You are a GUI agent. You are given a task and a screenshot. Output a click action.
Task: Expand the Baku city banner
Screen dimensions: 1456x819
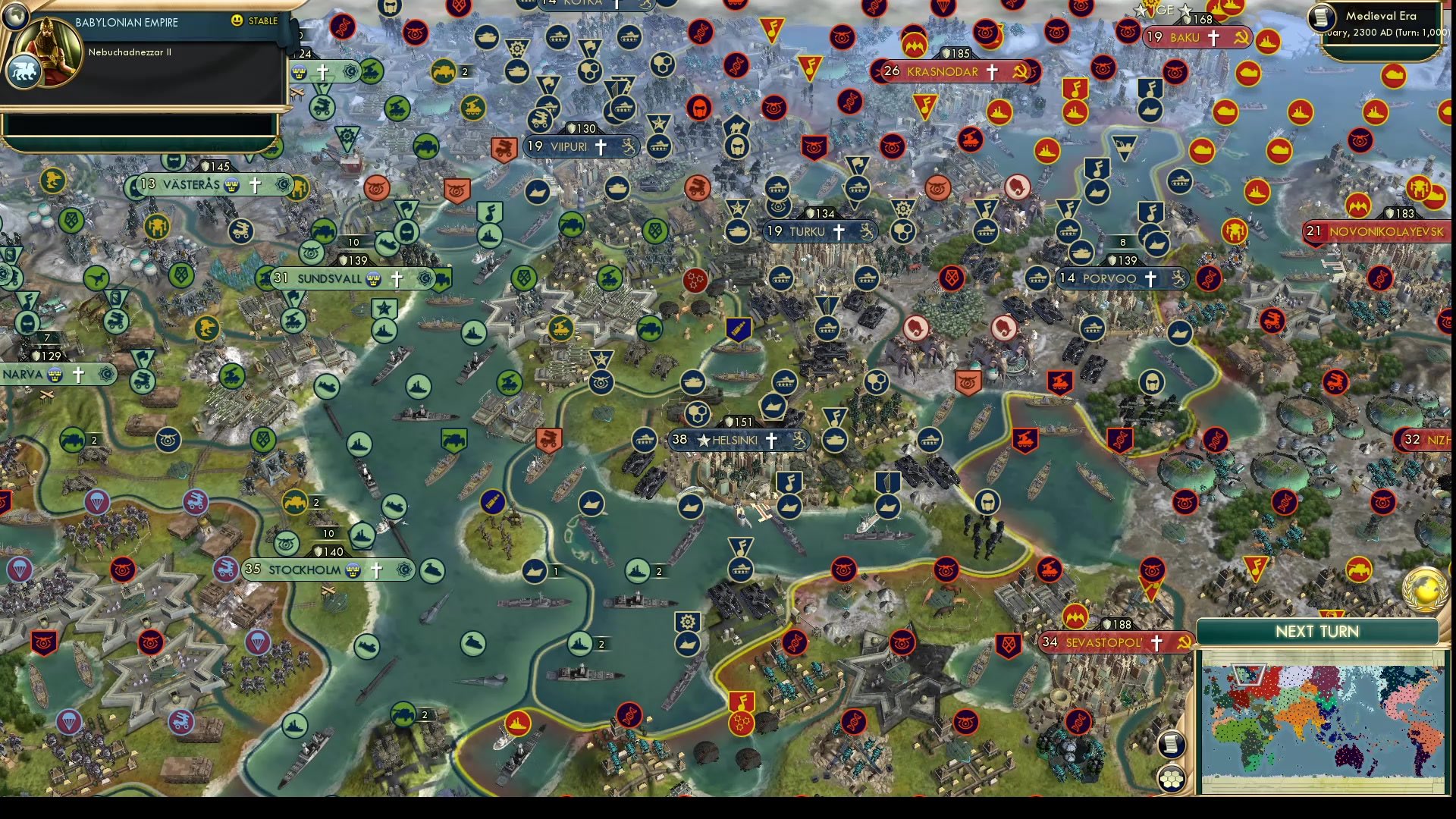click(1187, 36)
